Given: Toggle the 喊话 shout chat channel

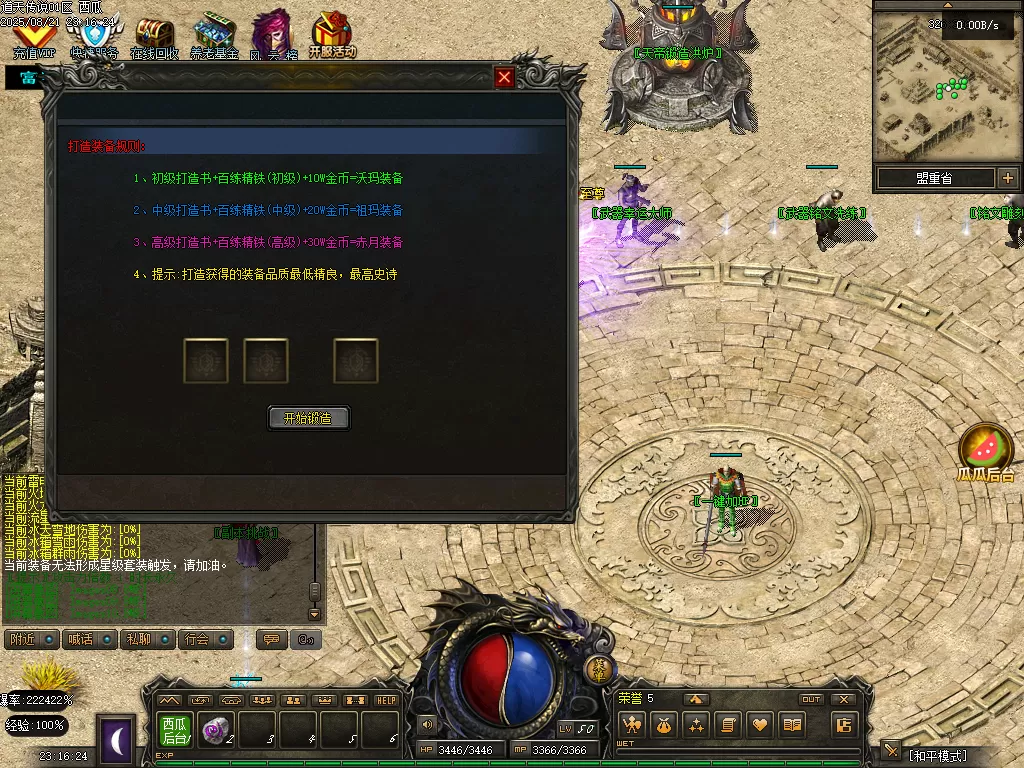Looking at the screenshot, I should [x=79, y=639].
